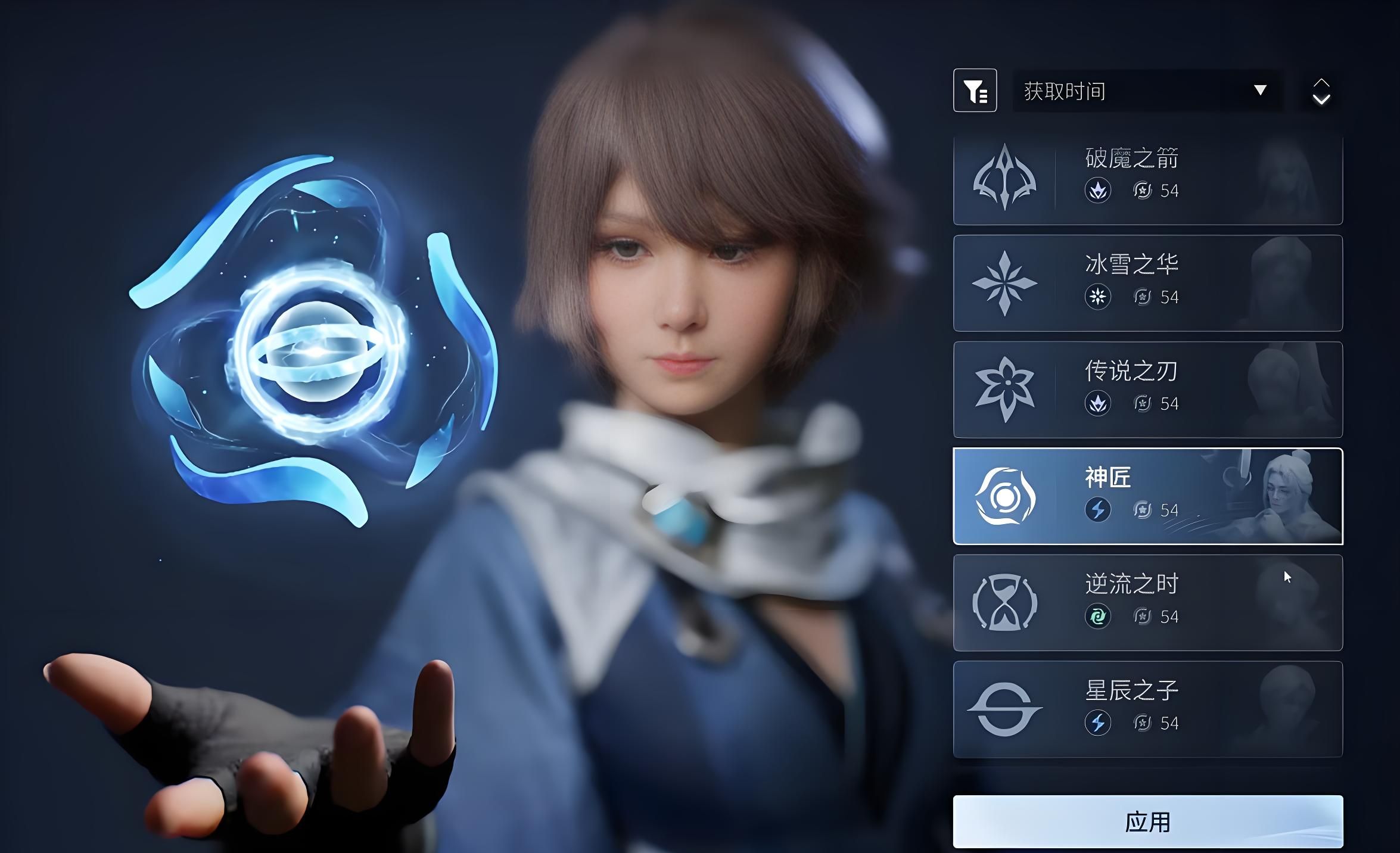Expand the 获取时间 sort dropdown
The width and height of the screenshot is (1400, 853).
coord(1147,91)
